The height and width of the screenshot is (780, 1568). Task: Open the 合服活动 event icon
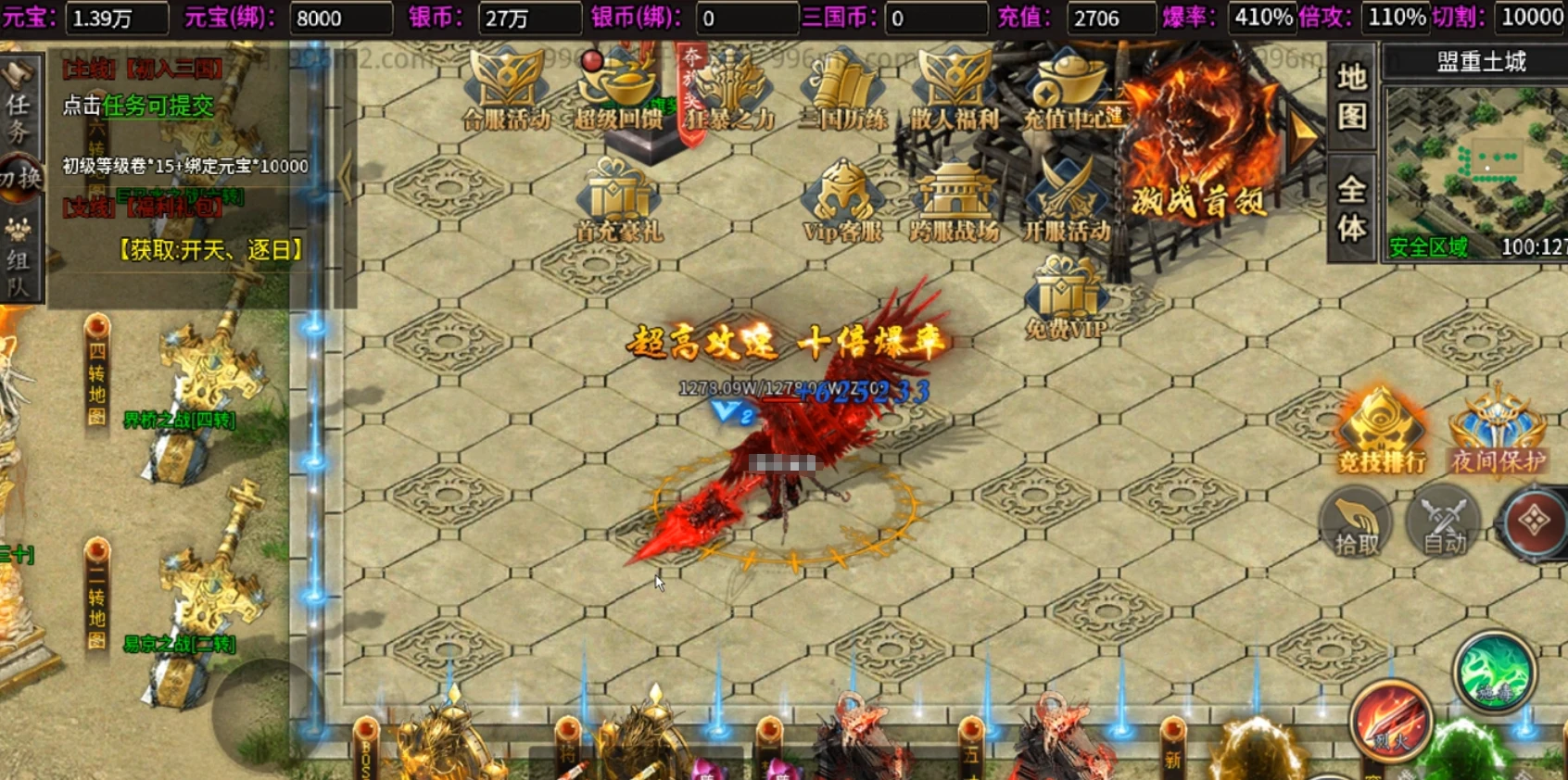coord(507,90)
